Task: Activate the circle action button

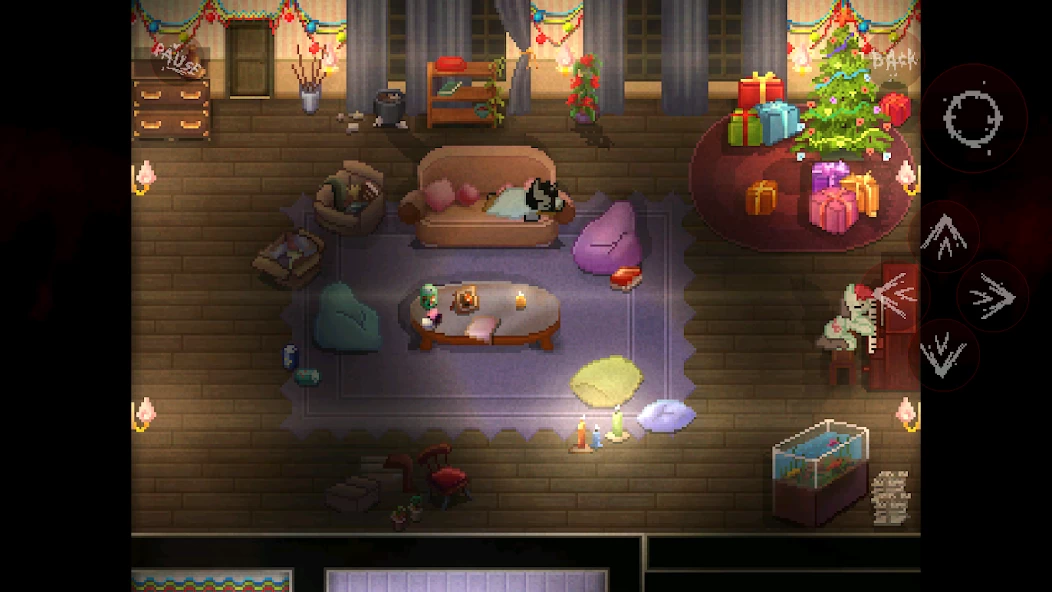Action: point(973,118)
